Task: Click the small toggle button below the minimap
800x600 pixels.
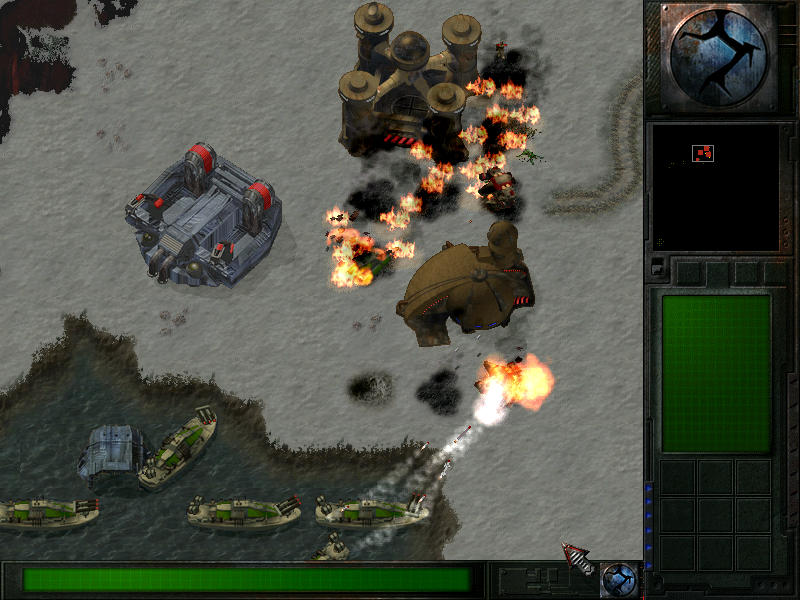Action: pos(657,267)
